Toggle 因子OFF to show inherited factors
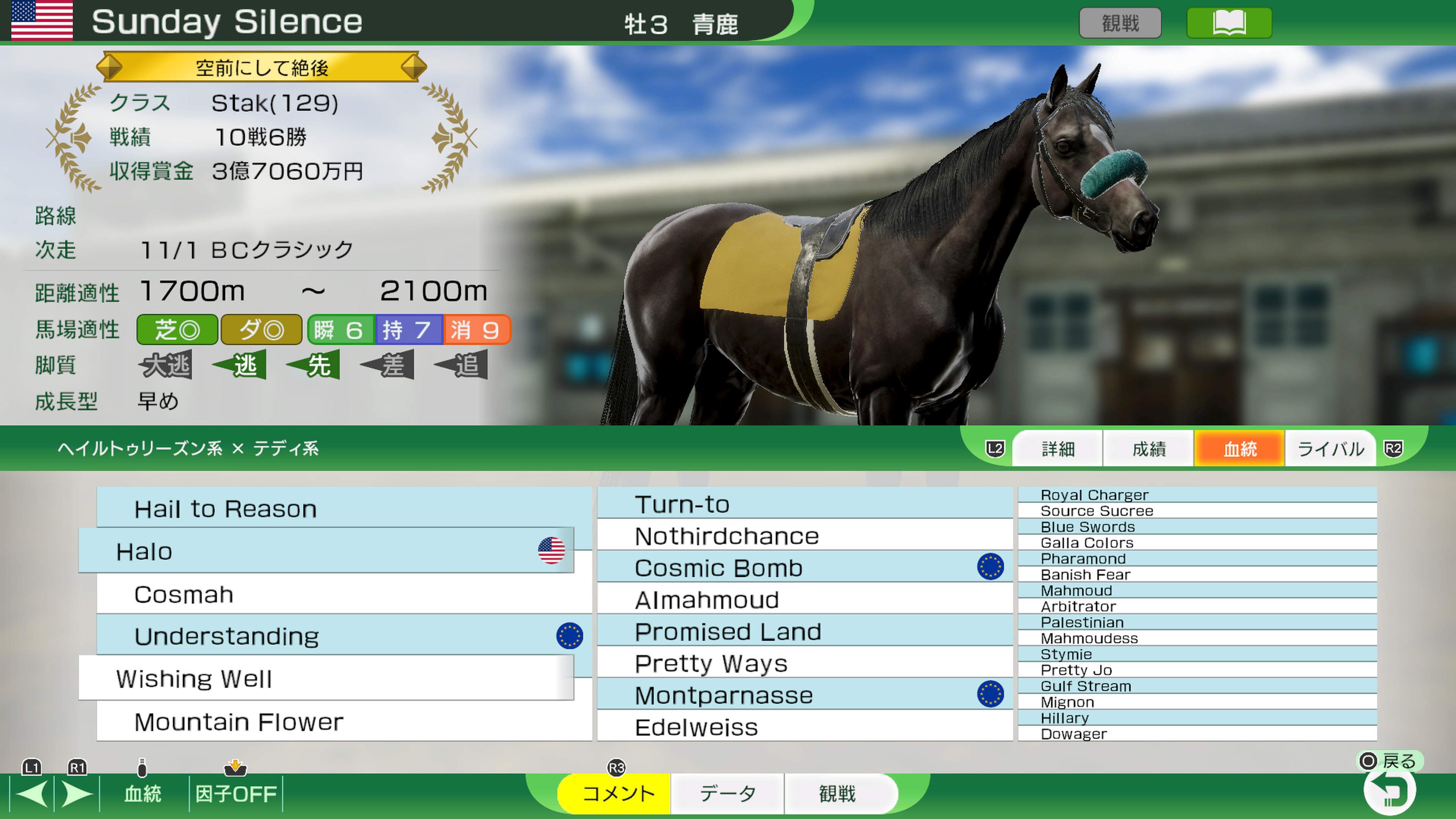This screenshot has height=819, width=1456. pyautogui.click(x=236, y=794)
